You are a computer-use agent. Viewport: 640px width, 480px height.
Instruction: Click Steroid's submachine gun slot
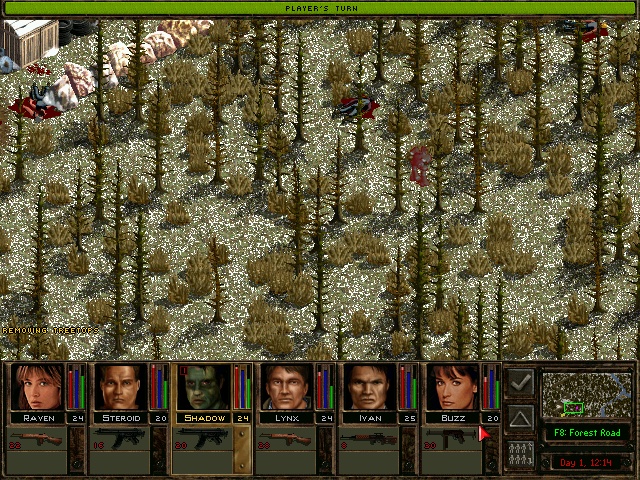[119, 441]
